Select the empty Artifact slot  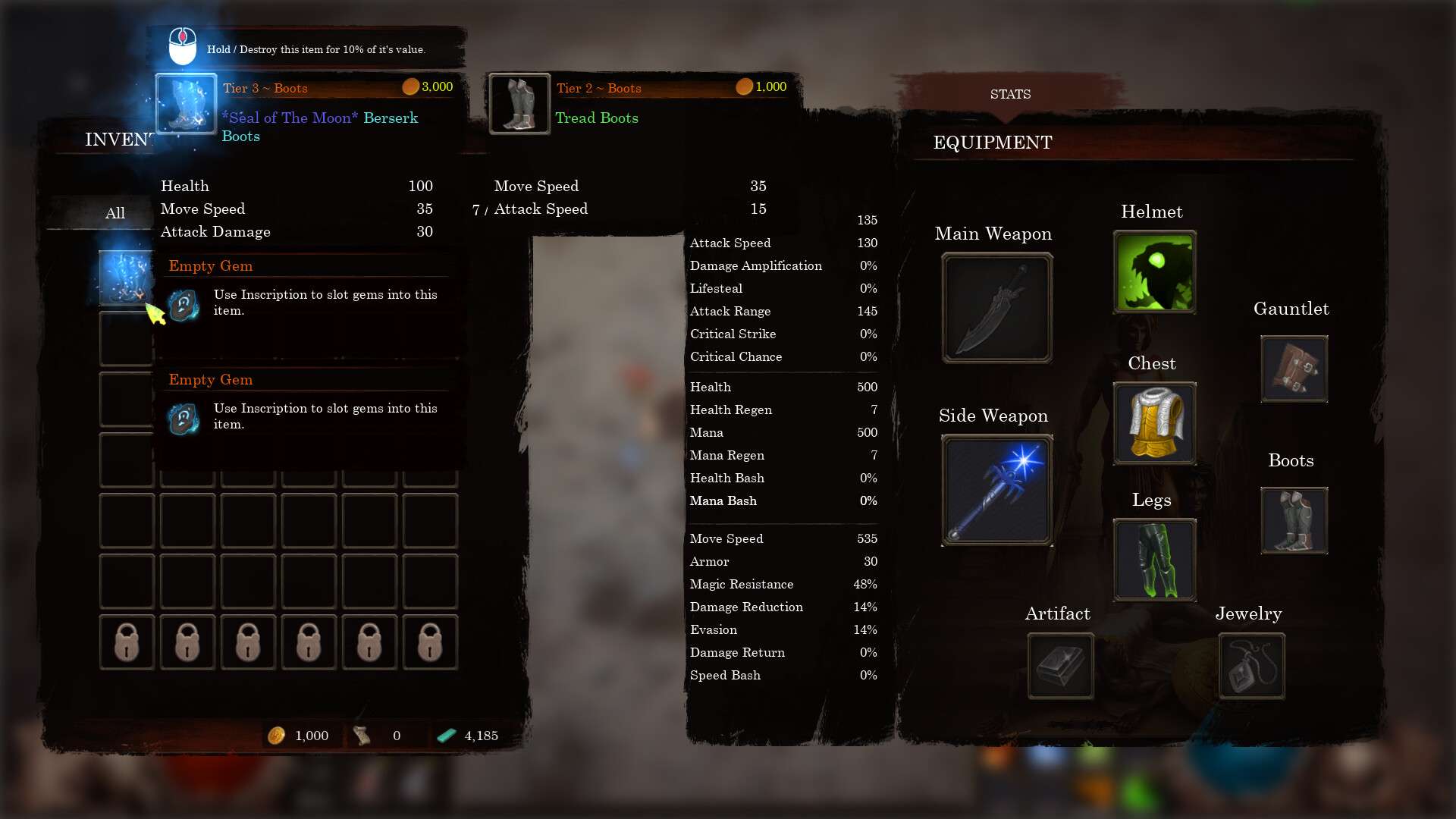1060,666
